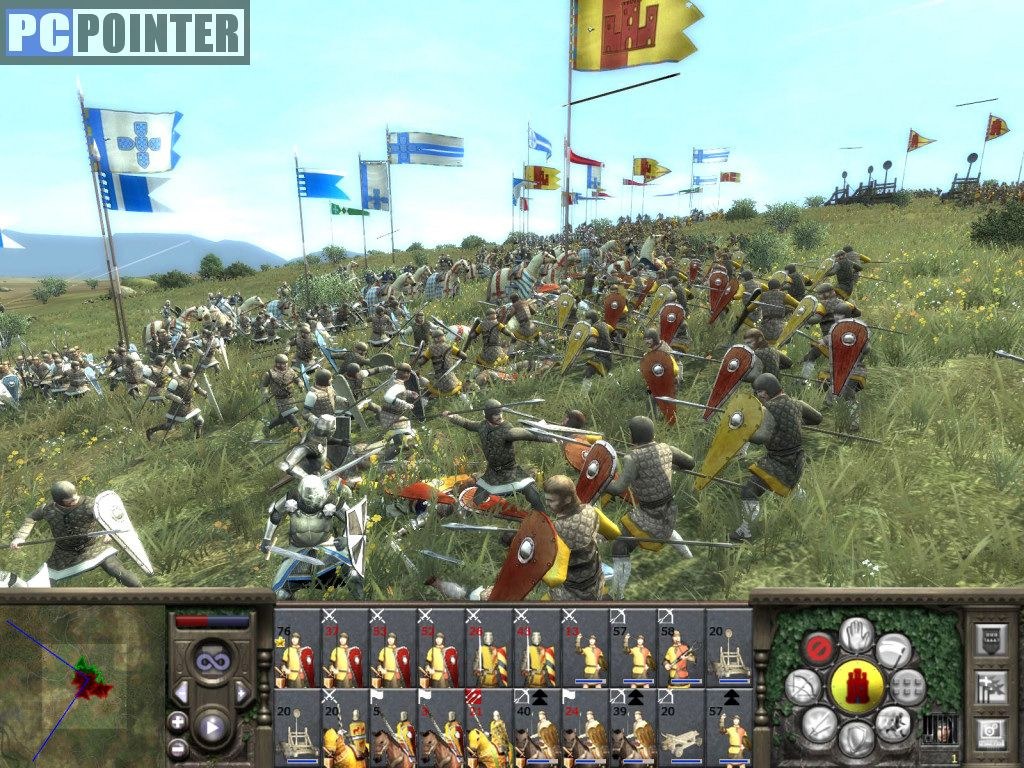Click the play speed button

(x=211, y=726)
